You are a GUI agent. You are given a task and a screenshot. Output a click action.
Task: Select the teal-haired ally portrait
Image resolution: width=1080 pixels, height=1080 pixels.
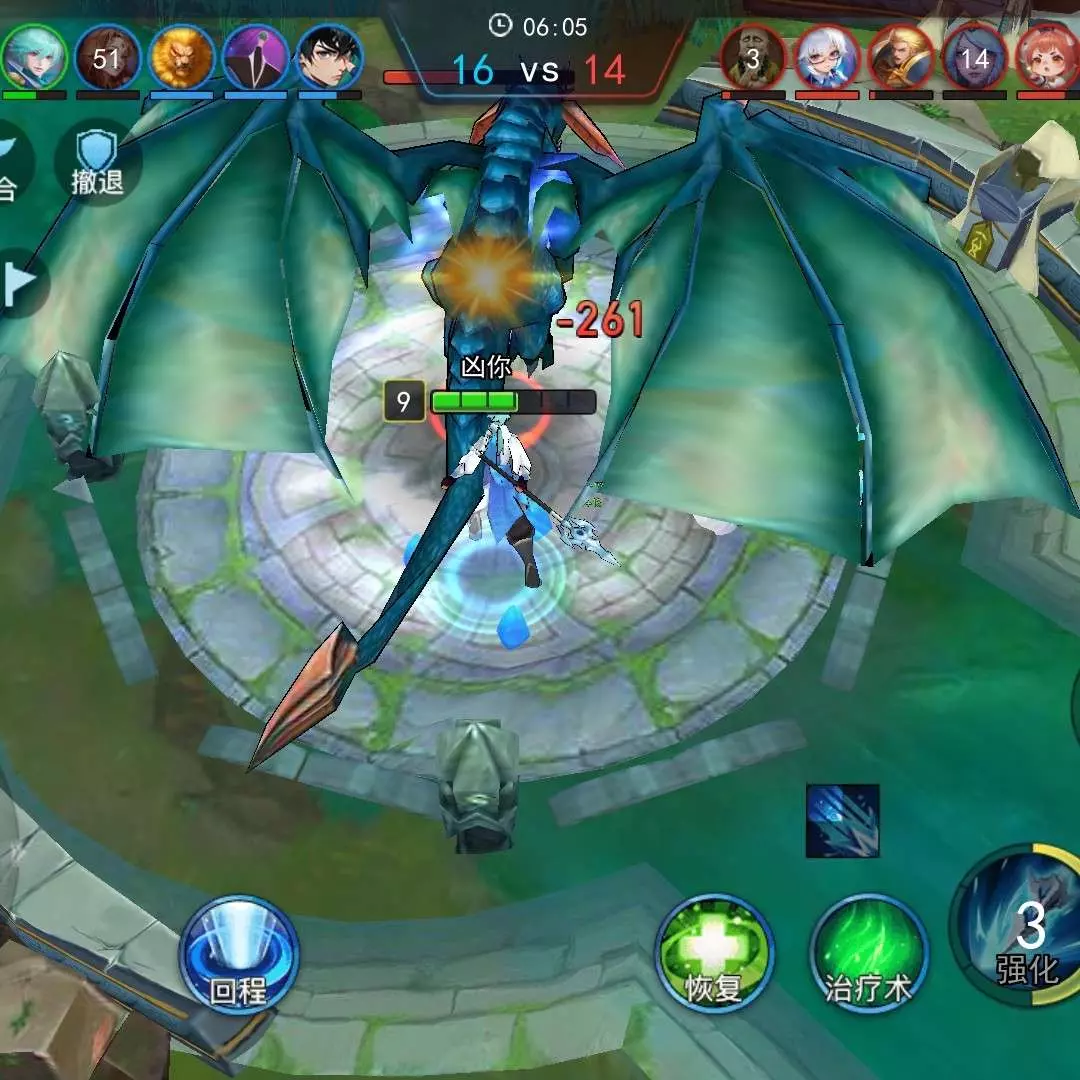click(x=32, y=58)
